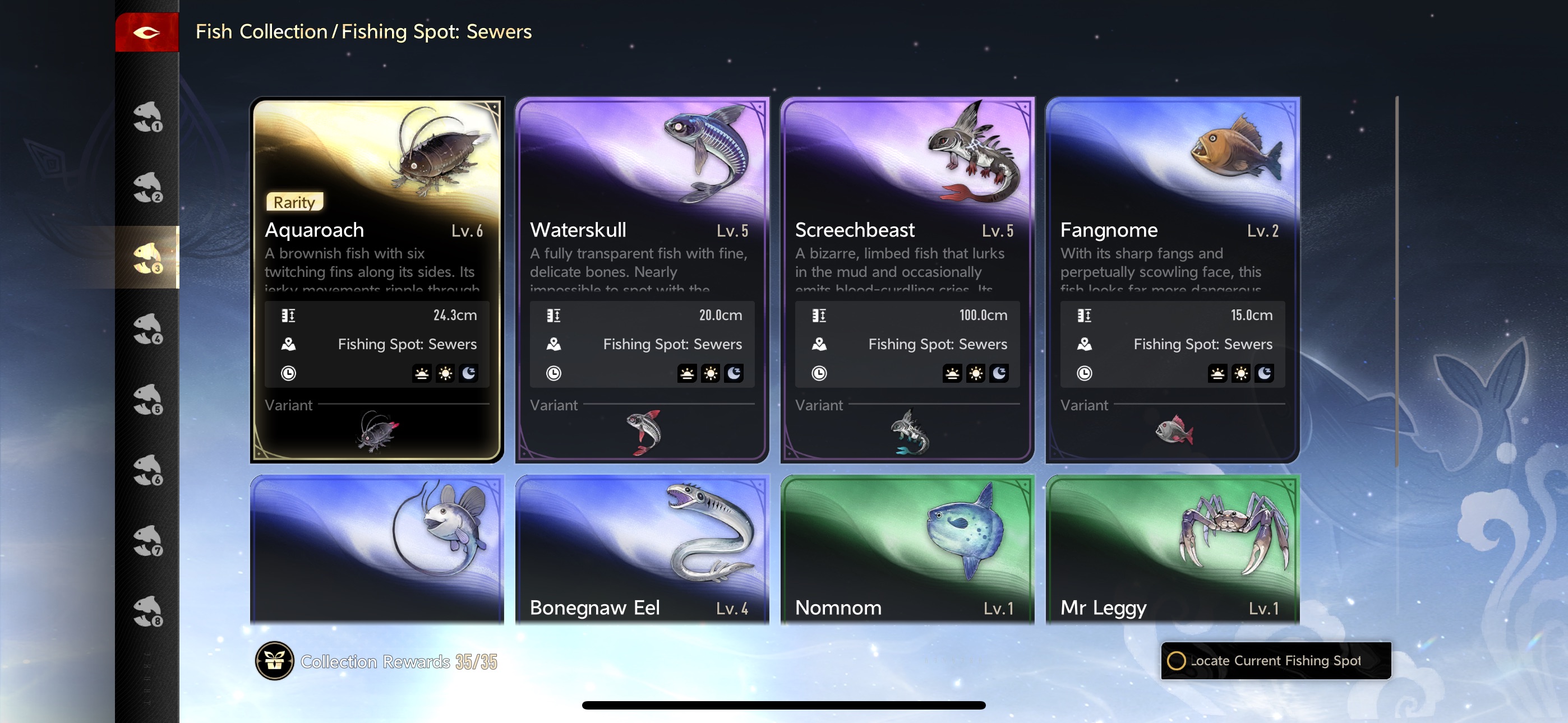Select the Aquaroach fish card

coord(377,243)
